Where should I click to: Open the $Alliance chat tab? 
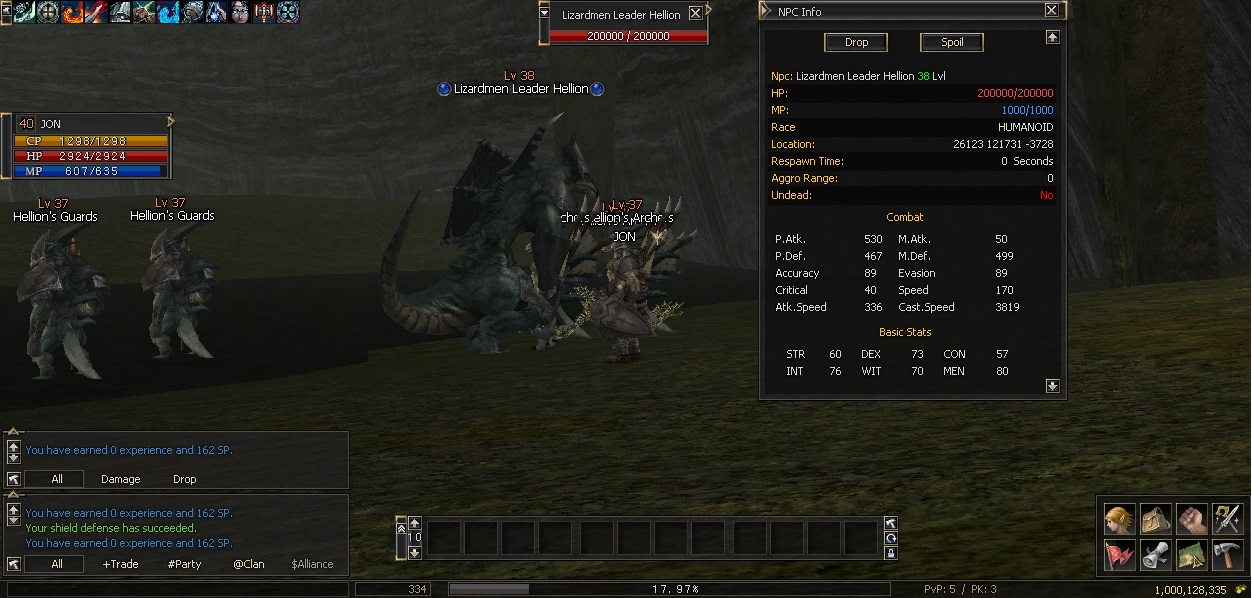click(312, 564)
